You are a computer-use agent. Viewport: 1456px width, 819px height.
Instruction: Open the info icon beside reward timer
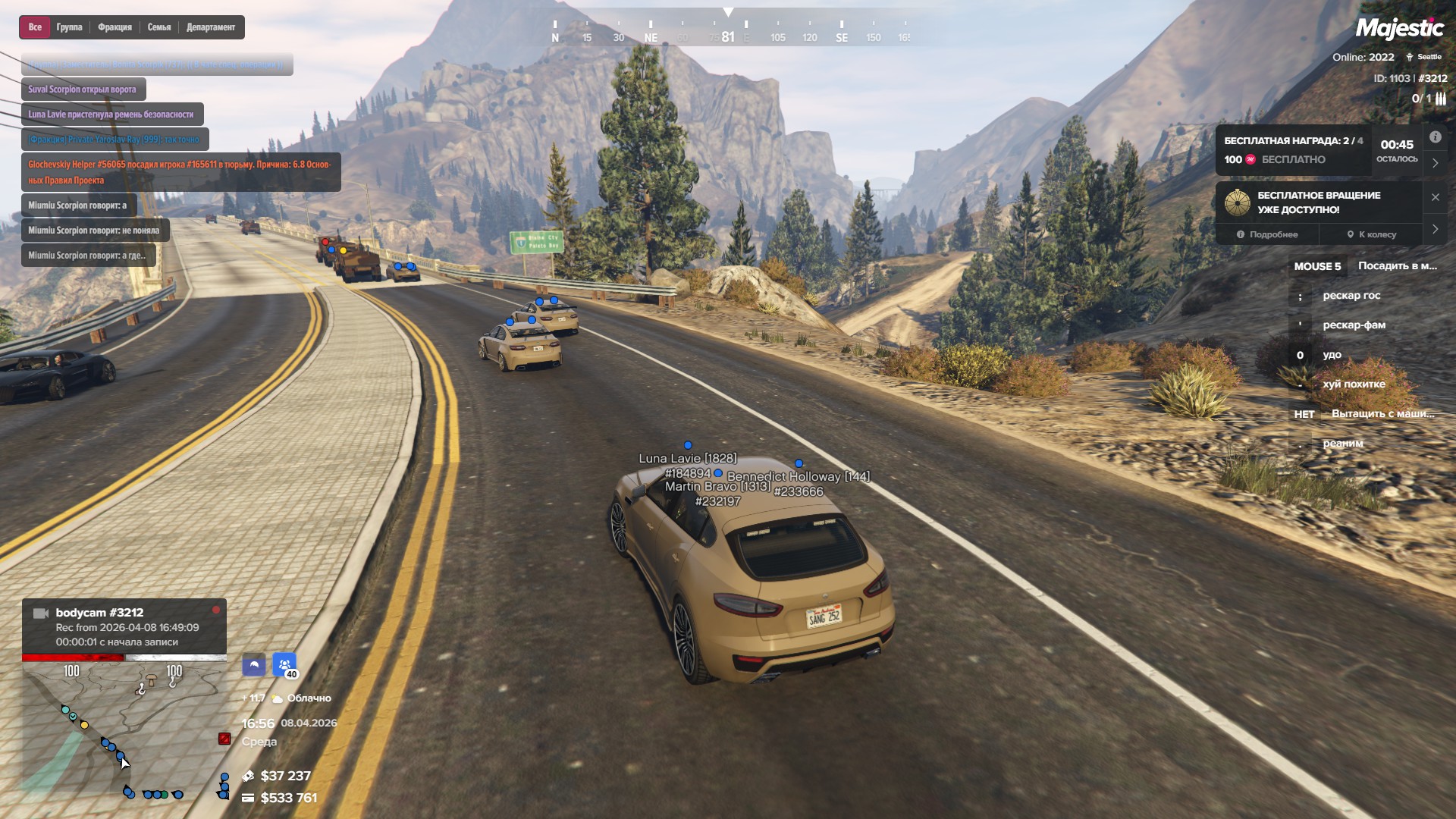(x=1435, y=137)
